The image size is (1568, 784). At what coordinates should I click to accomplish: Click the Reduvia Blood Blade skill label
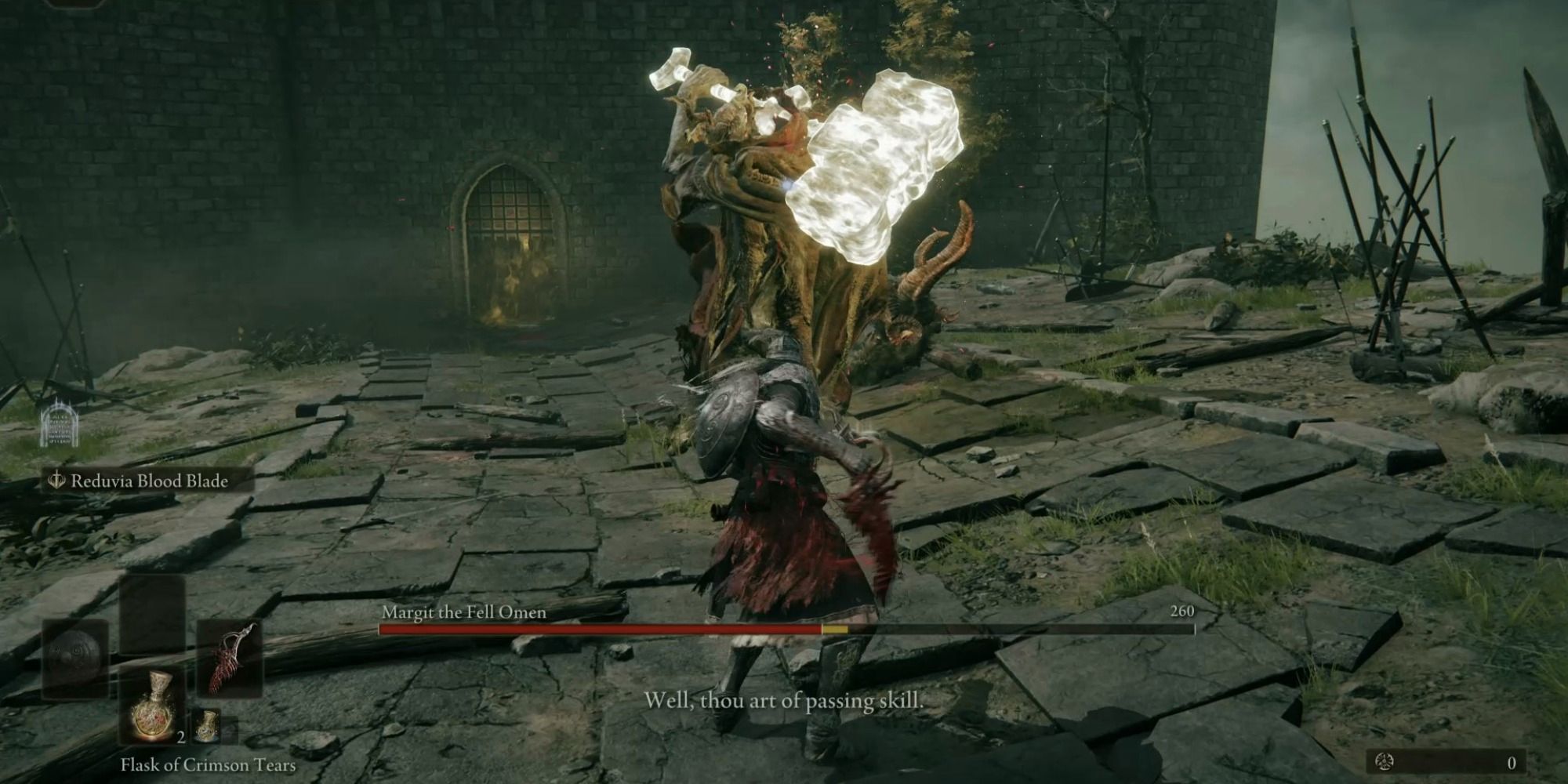click(149, 481)
